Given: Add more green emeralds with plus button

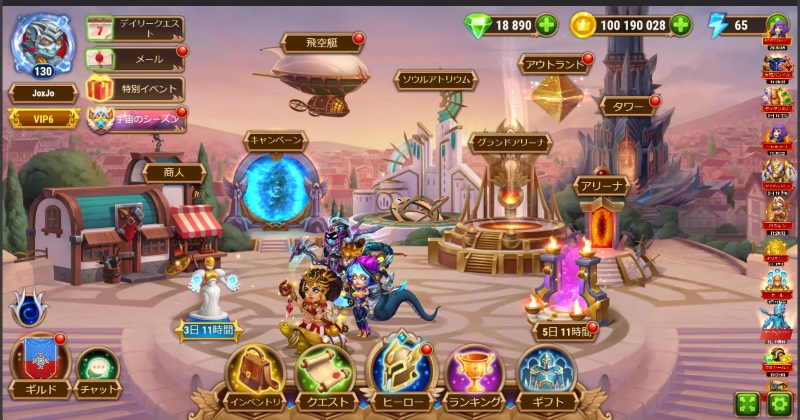Looking at the screenshot, I should 547,25.
